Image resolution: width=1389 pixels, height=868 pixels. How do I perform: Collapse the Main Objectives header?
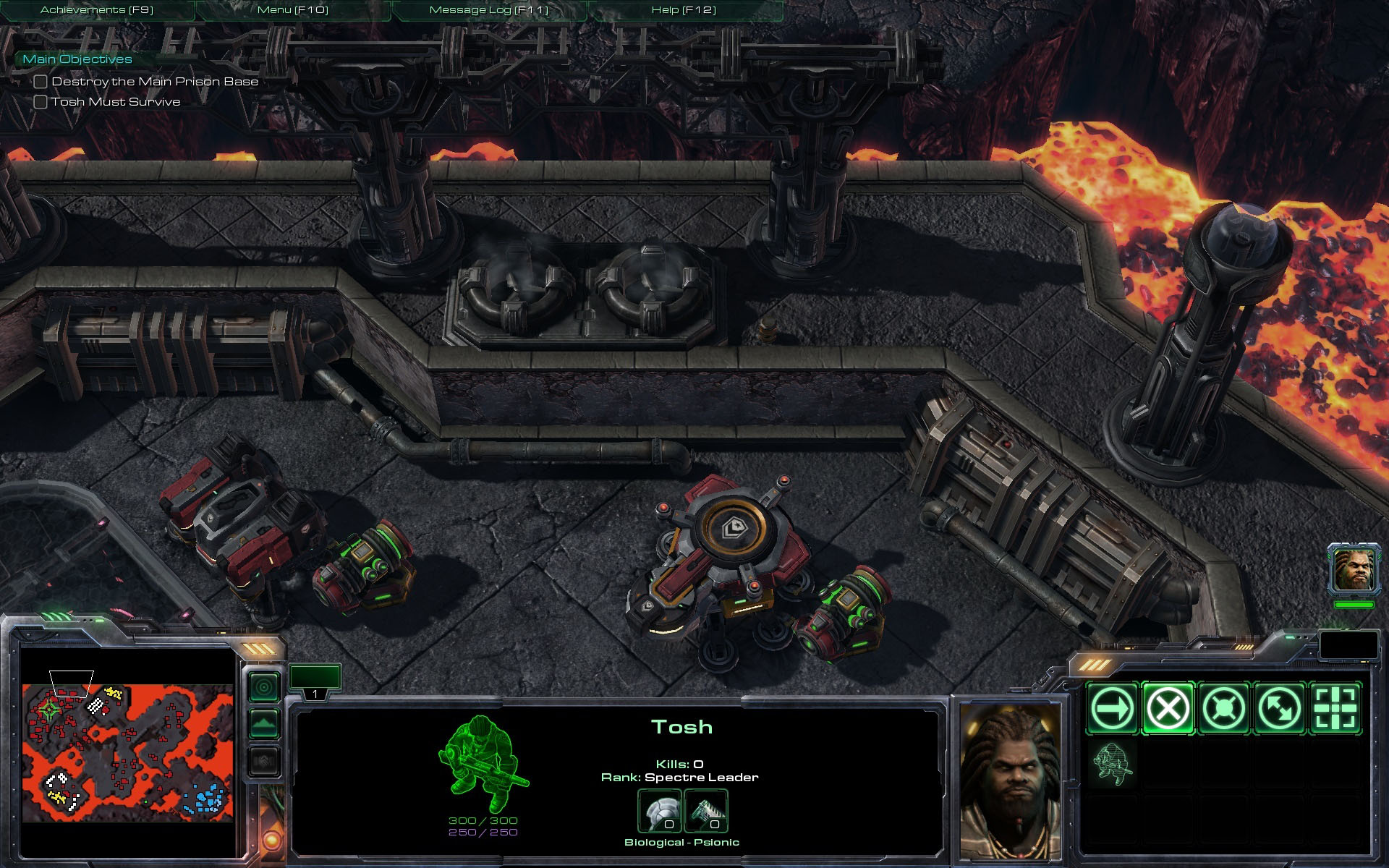pos(77,59)
